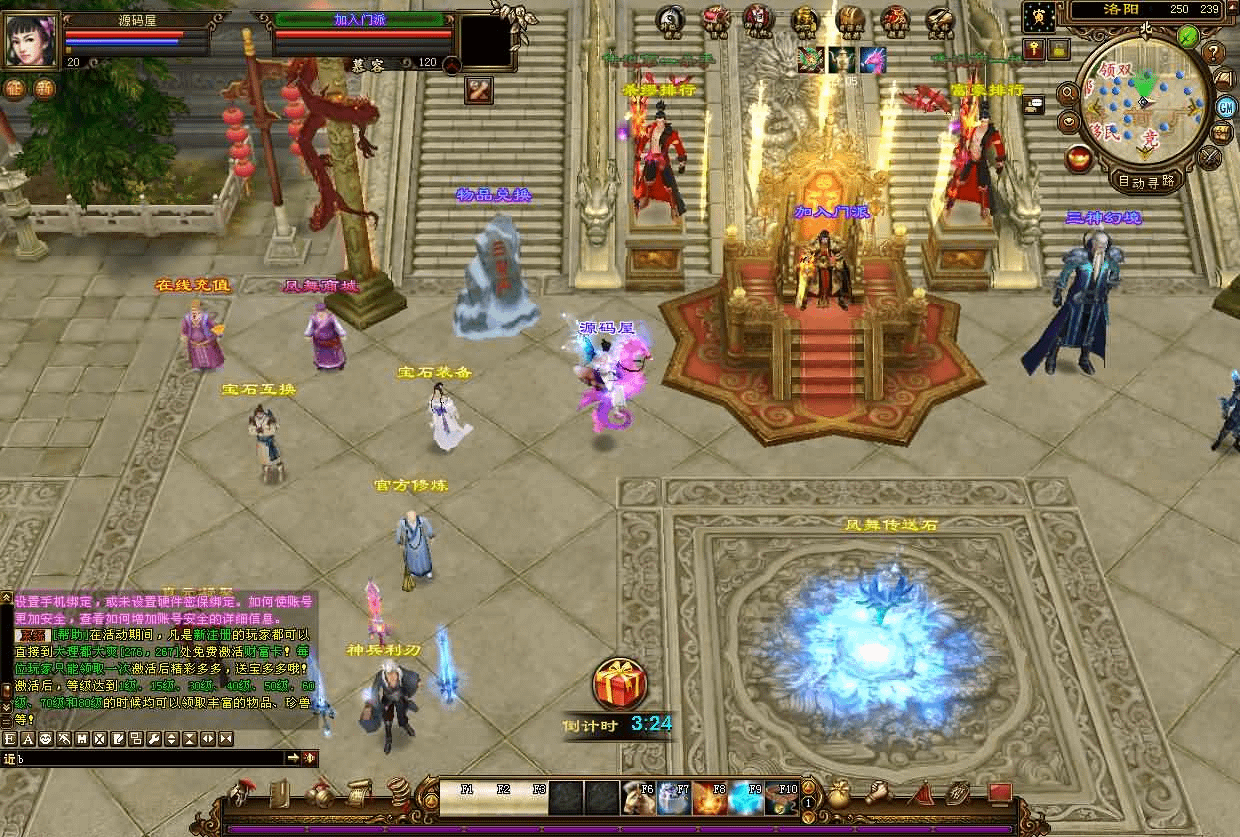This screenshot has width=1240, height=837.
Task: Open the crossed swords button near minimap
Action: click(x=1211, y=157)
